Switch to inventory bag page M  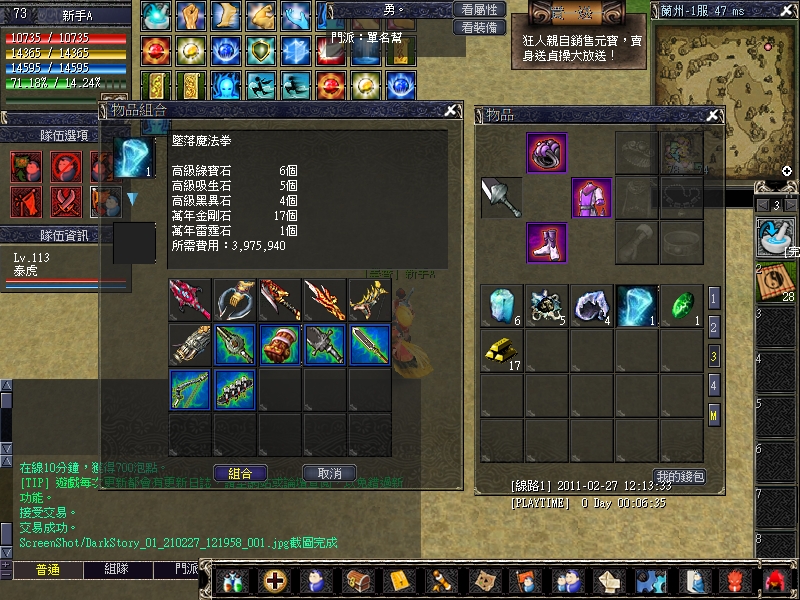tap(714, 414)
